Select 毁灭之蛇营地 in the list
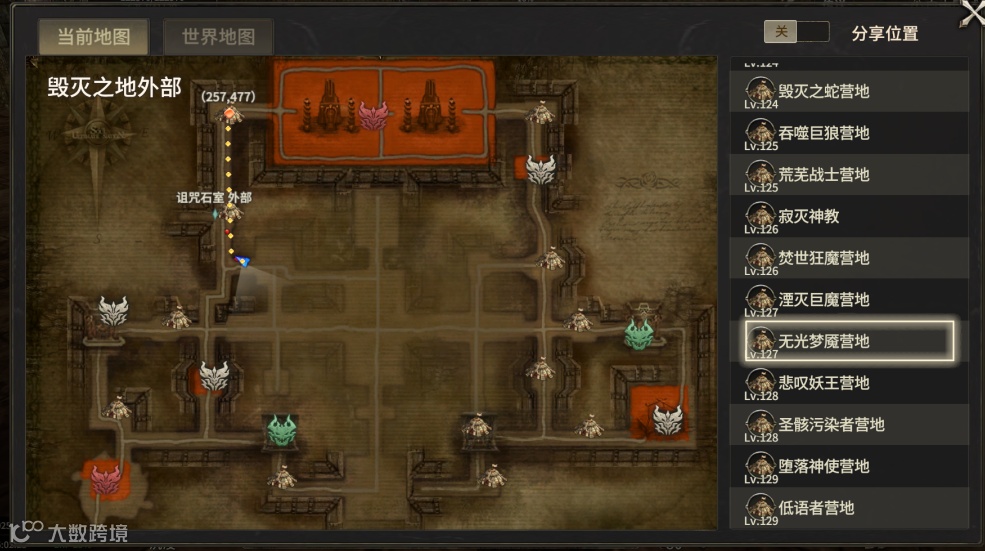Viewport: 985px width, 551px height. pos(850,91)
